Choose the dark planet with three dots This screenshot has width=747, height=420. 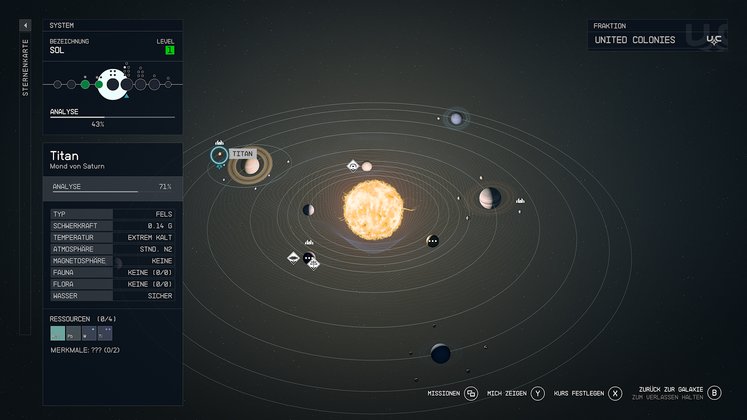[x=432, y=242]
